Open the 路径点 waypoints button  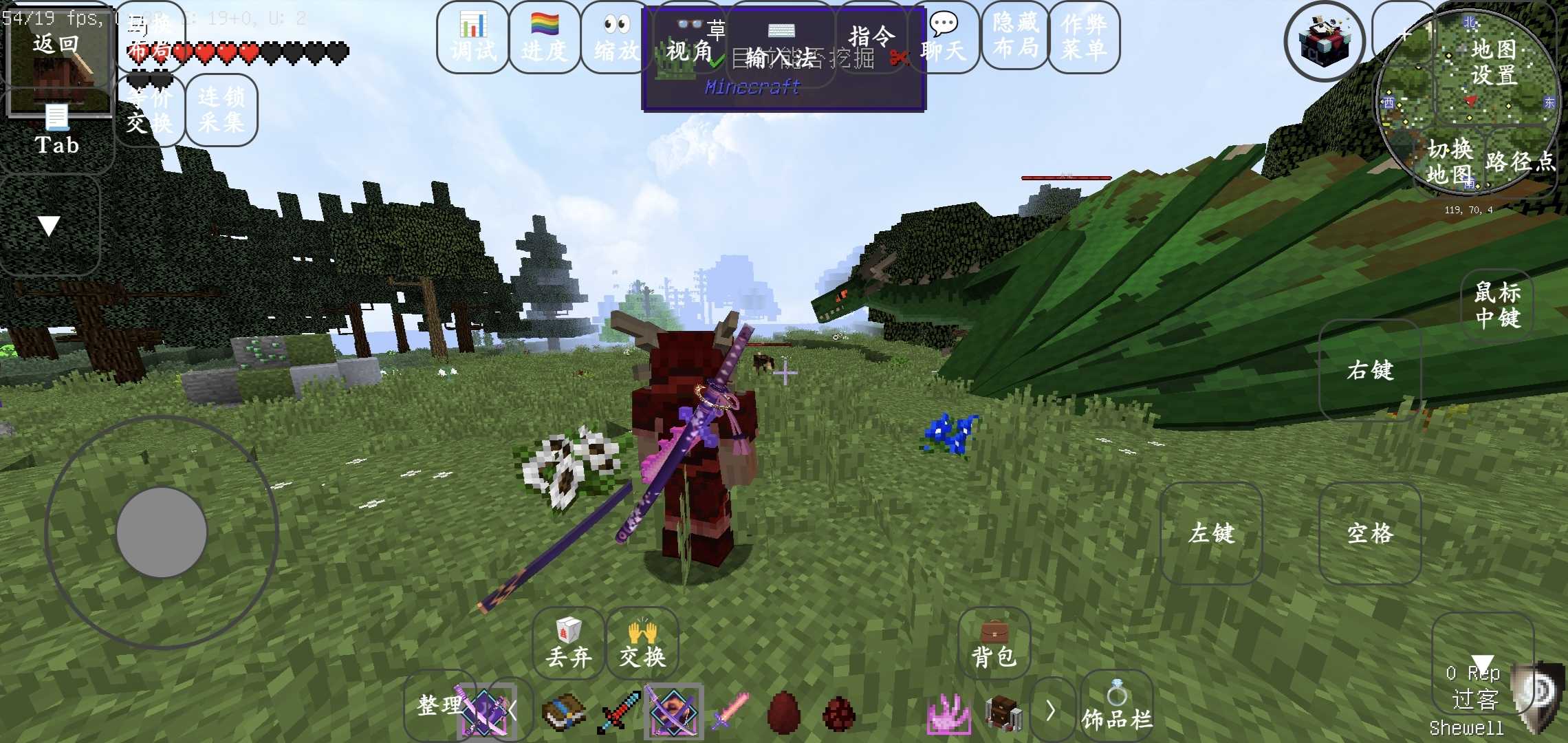tap(1520, 161)
